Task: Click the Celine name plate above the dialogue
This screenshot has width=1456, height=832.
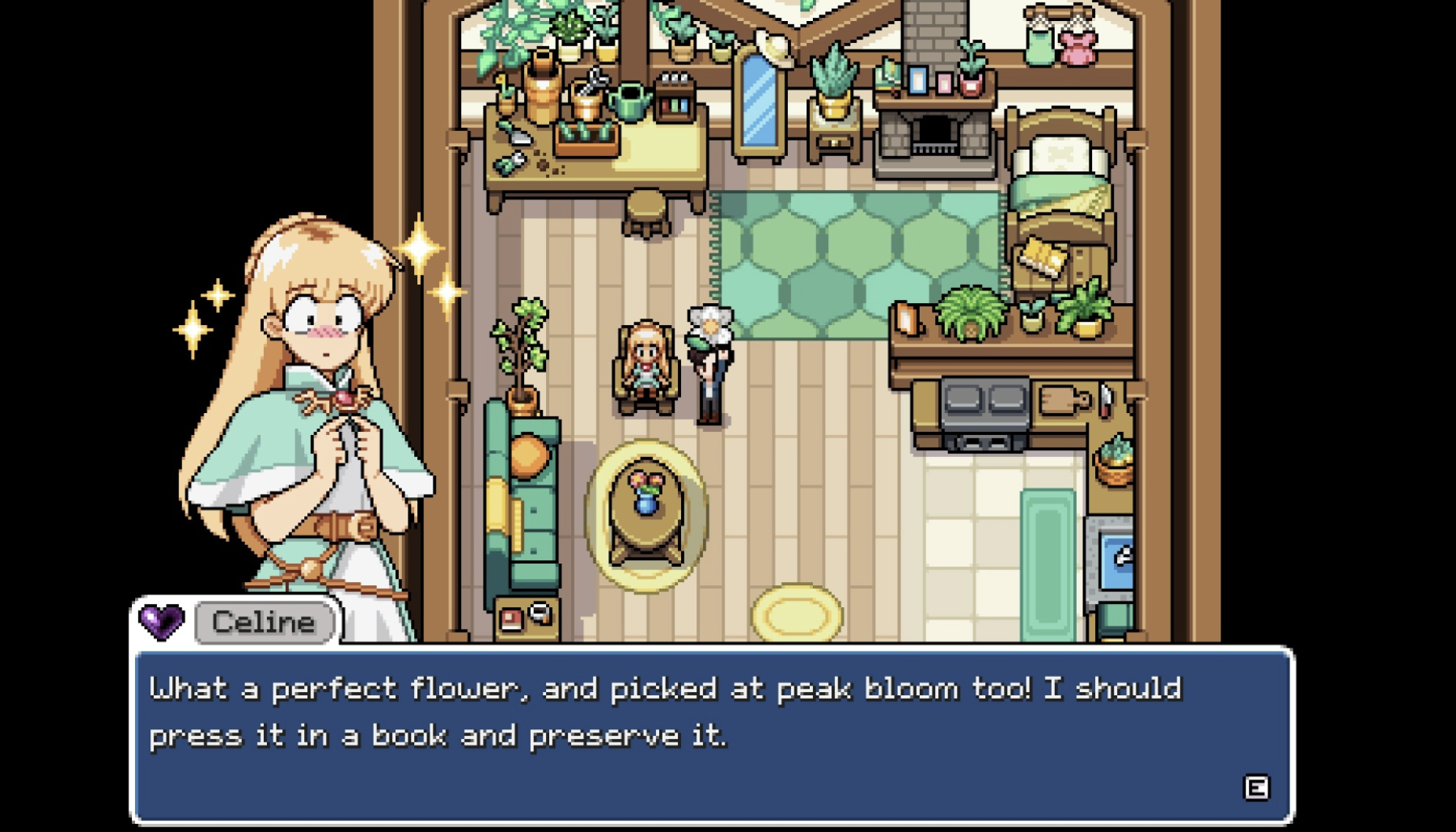Action: 262,621
